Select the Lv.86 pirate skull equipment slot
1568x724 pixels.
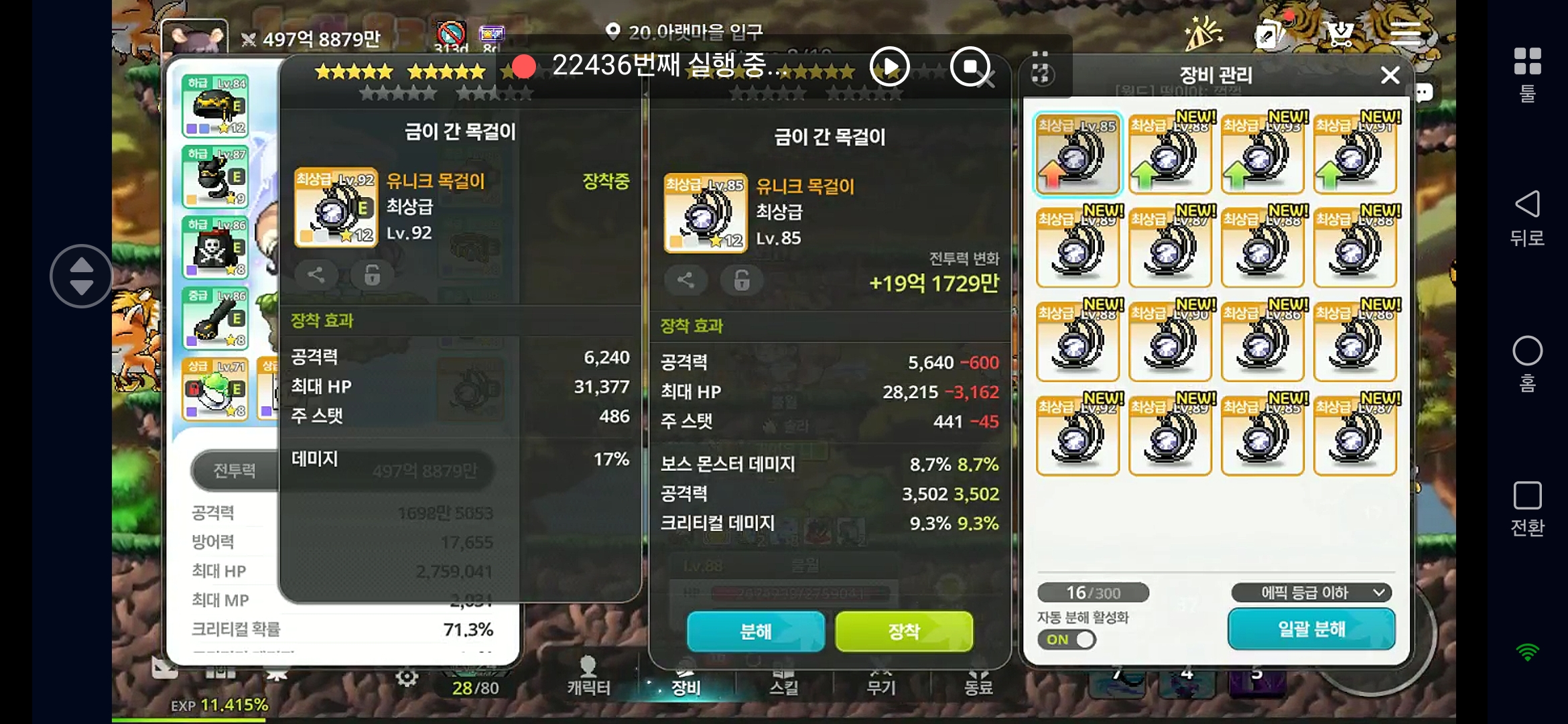[x=215, y=247]
